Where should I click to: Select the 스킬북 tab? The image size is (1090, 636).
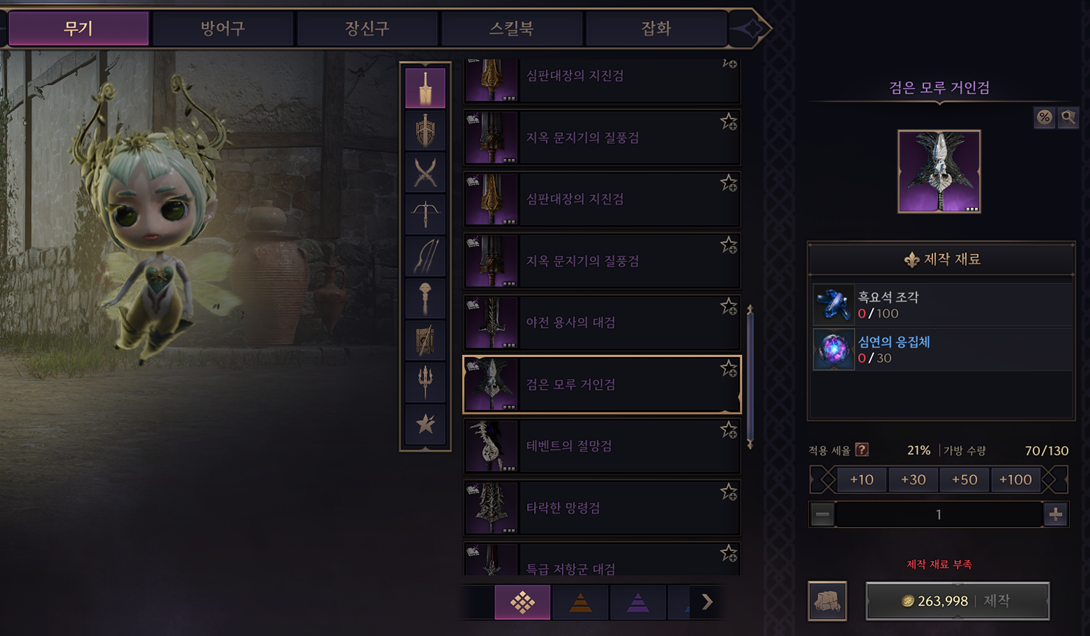511,28
